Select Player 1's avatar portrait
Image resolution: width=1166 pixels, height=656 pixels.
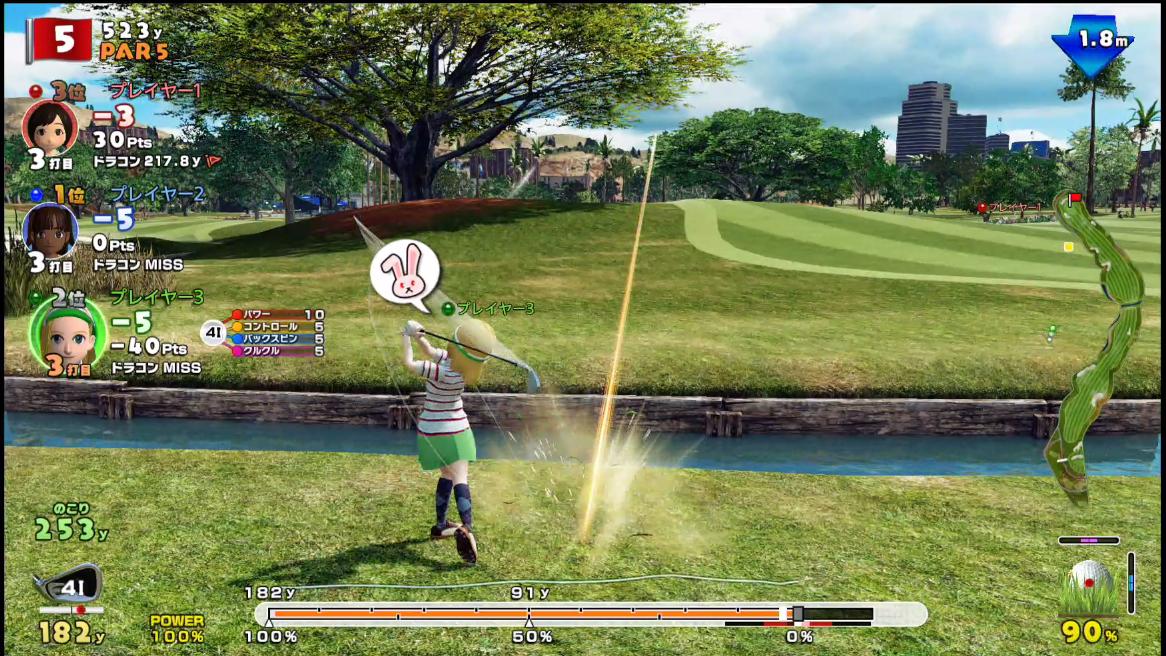tap(50, 127)
